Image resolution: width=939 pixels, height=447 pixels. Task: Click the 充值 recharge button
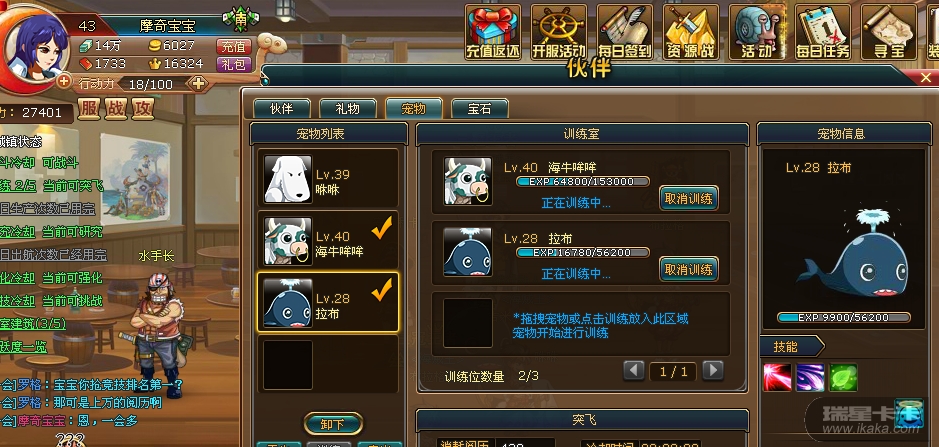(232, 46)
